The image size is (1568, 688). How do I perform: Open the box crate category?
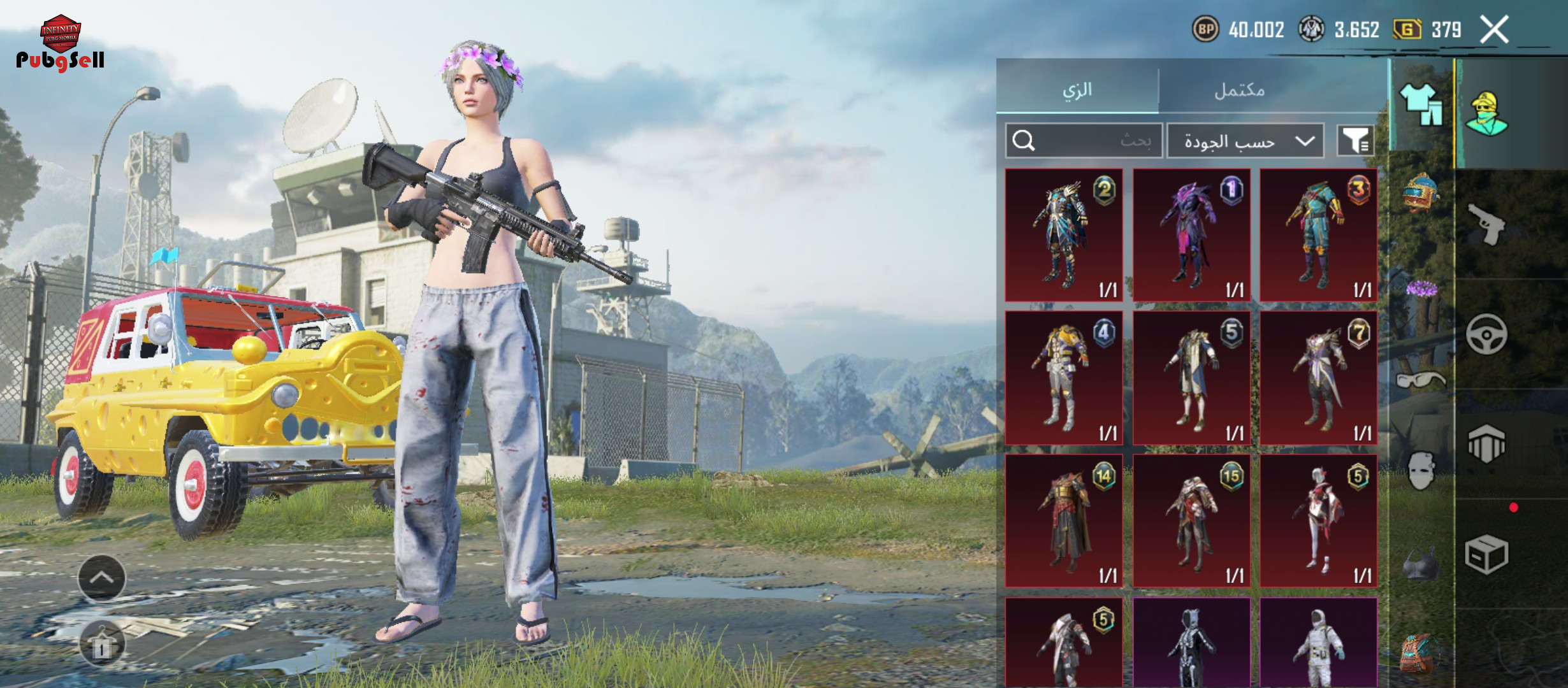click(1486, 554)
